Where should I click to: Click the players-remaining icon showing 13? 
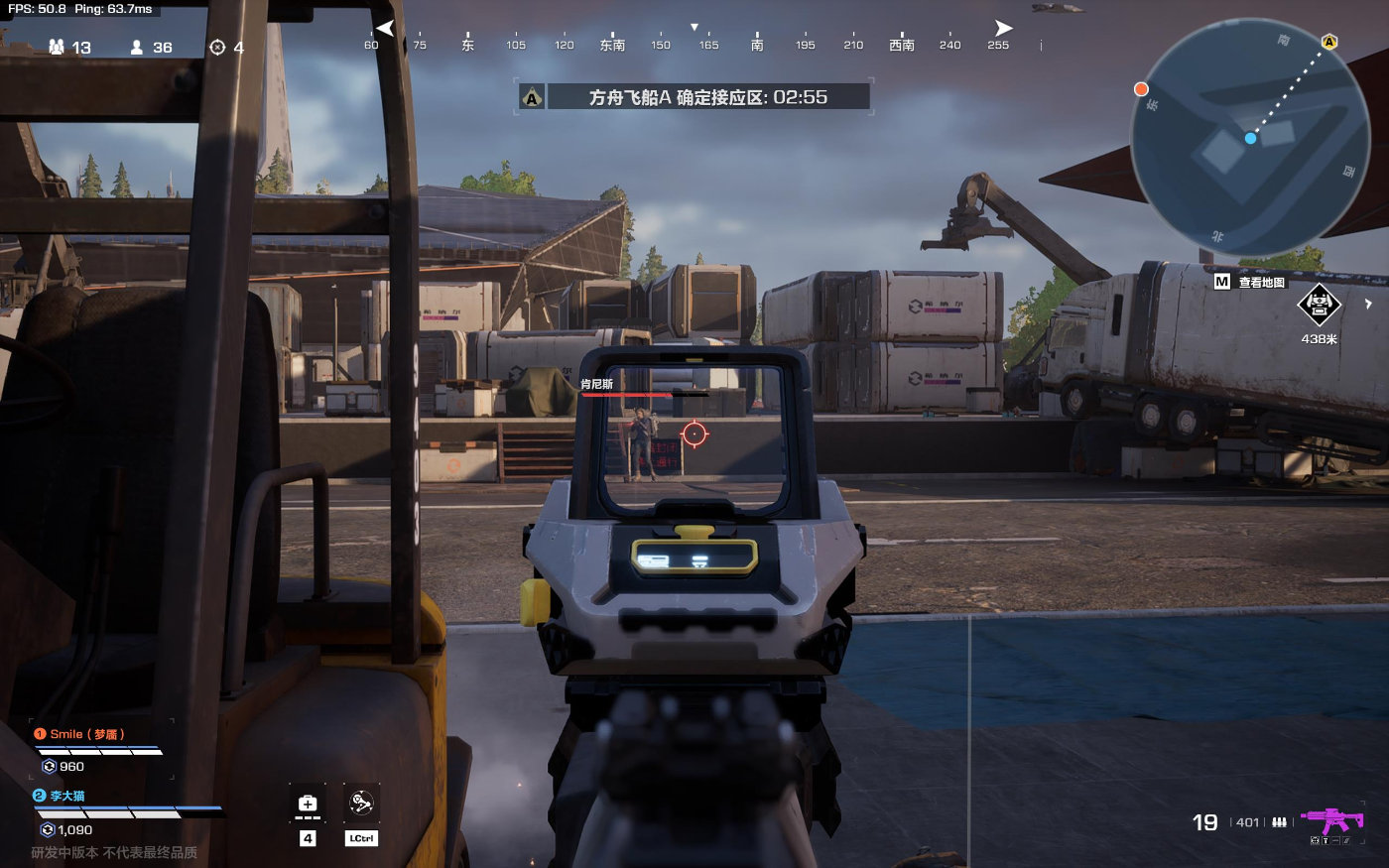click(x=57, y=47)
